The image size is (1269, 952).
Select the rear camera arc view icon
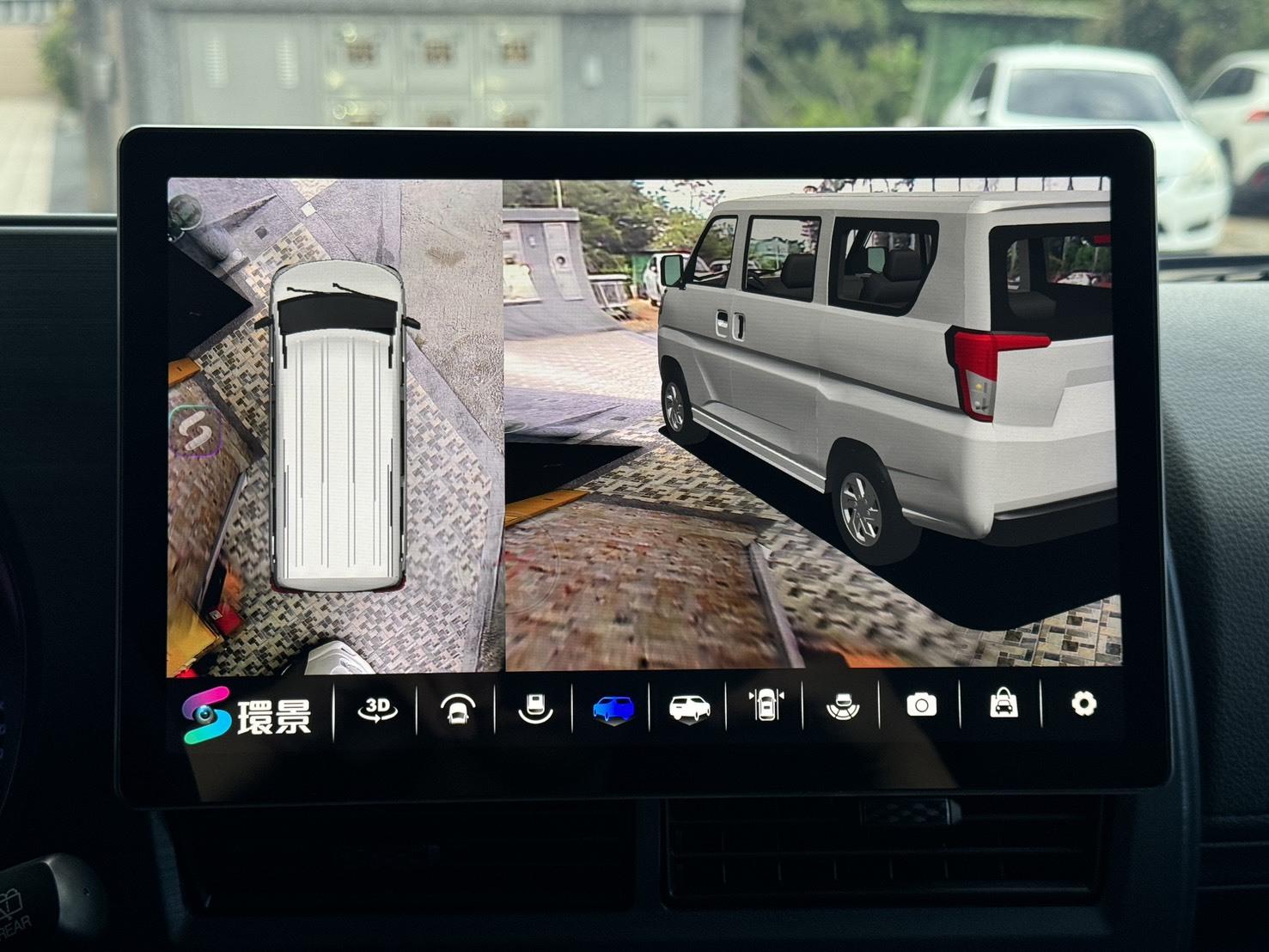tap(534, 709)
